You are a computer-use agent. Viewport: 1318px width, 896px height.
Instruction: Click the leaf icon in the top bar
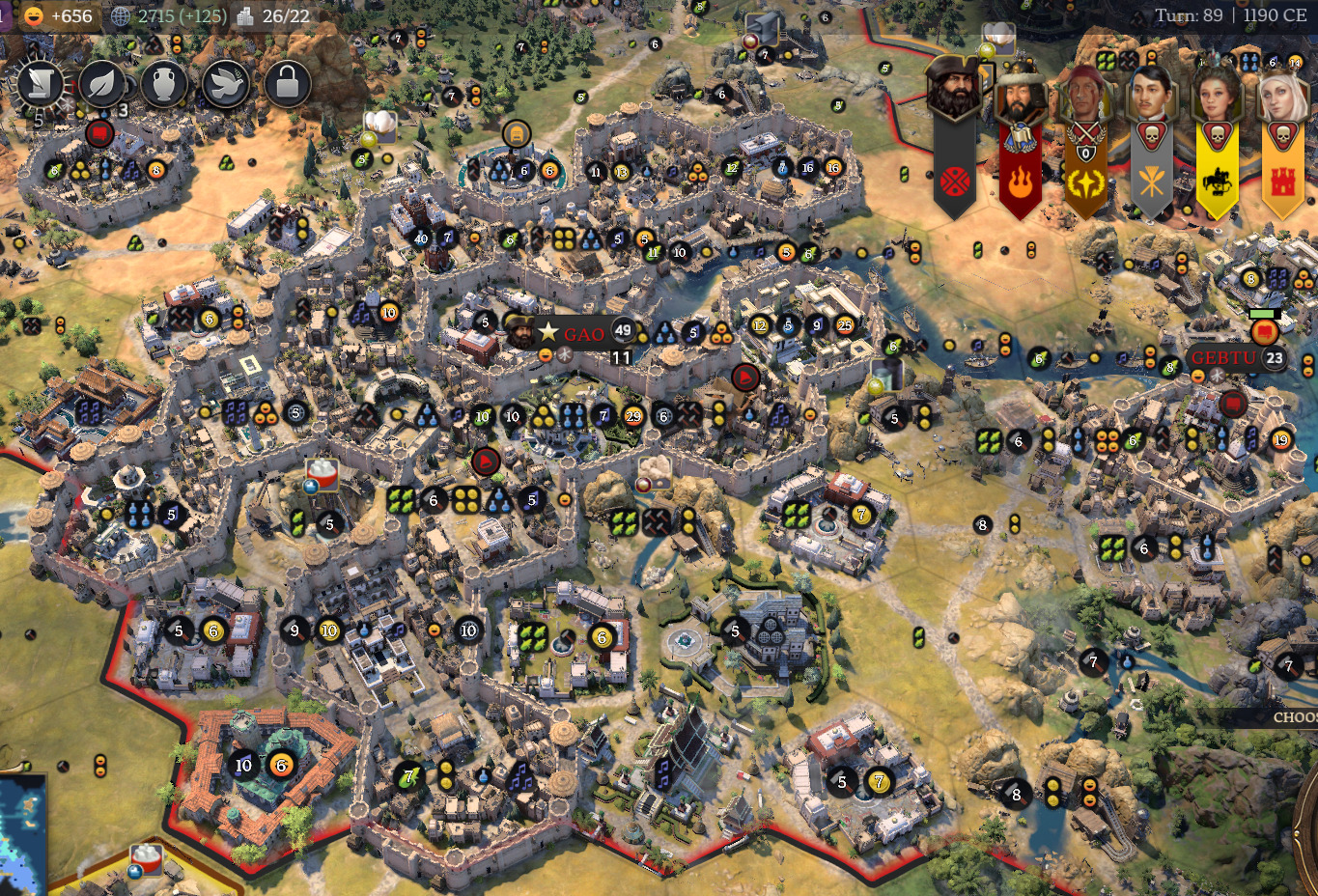point(101,85)
